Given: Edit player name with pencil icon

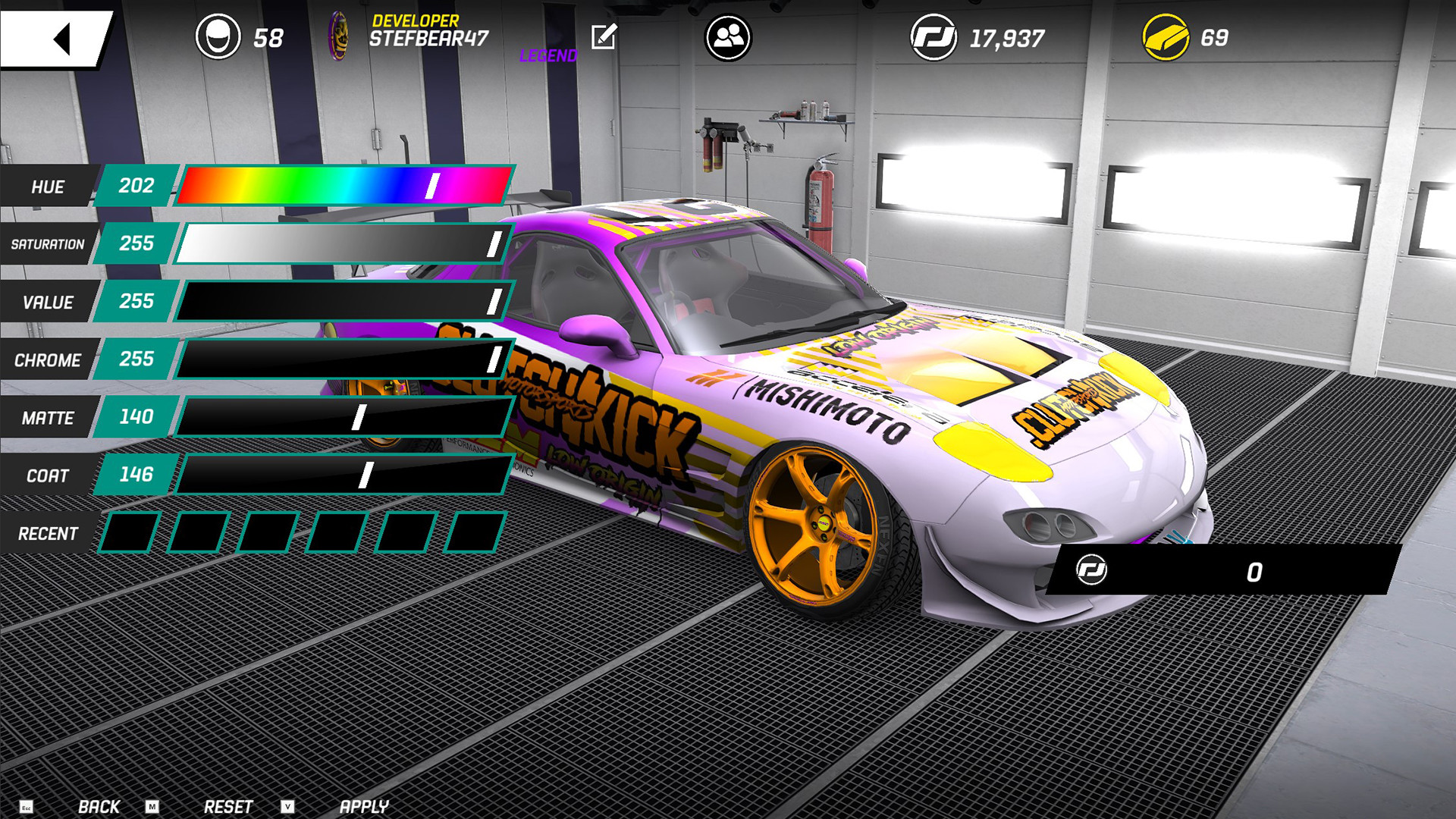Looking at the screenshot, I should point(604,36).
